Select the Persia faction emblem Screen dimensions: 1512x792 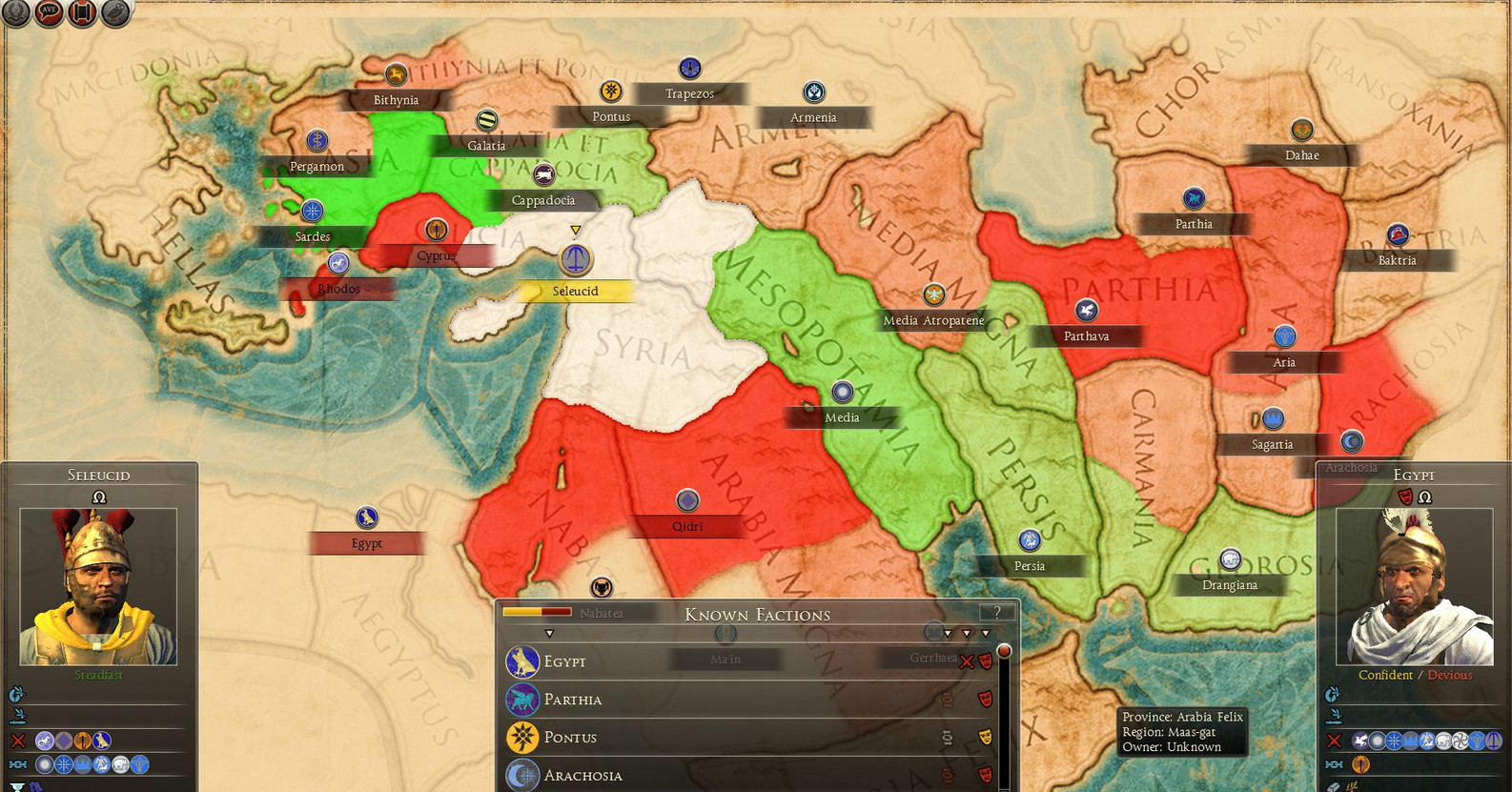click(x=1029, y=540)
